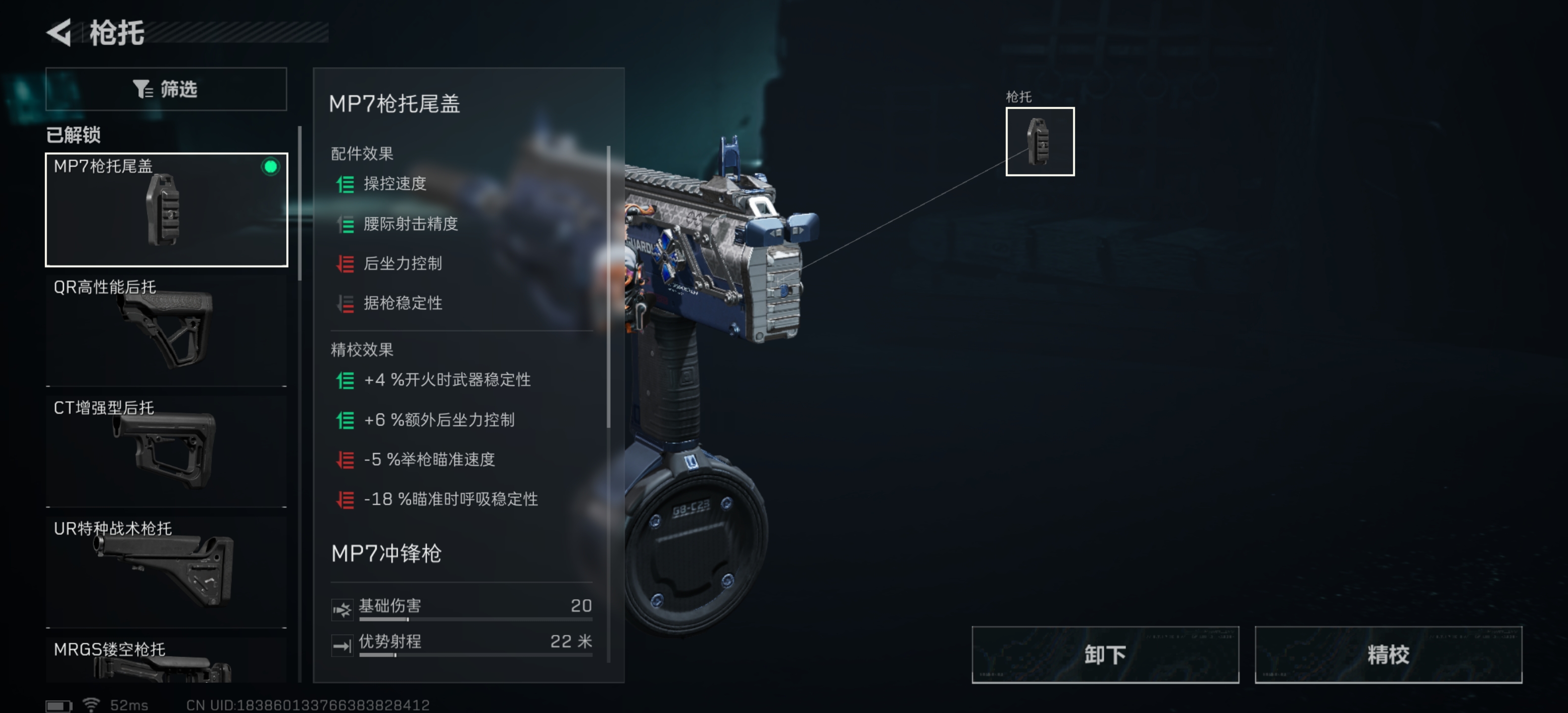Open the MP7枪托尾盖 detail header
Screen dimensions: 1568x713
pyautogui.click(x=394, y=103)
